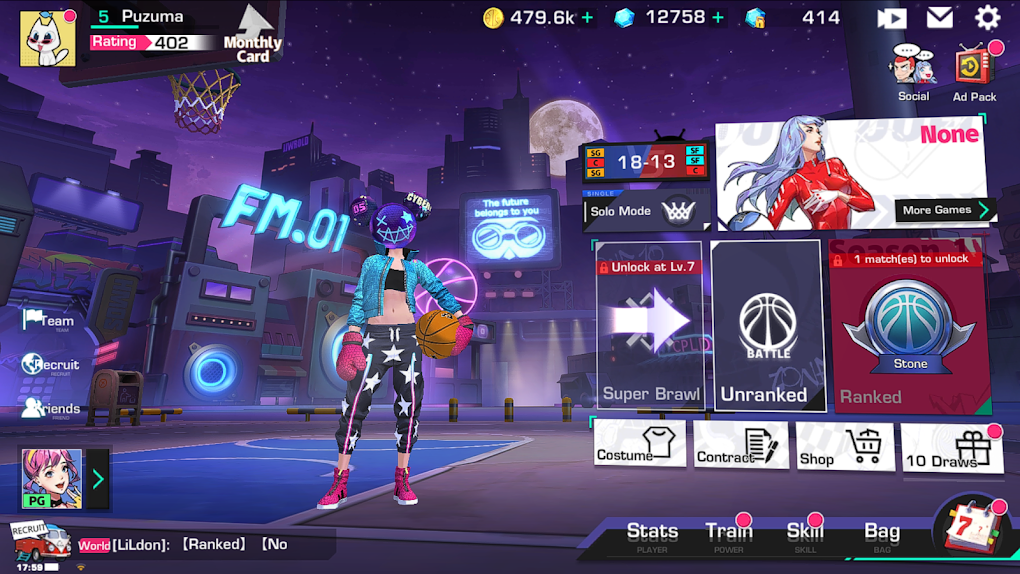1020x574 pixels.
Task: Open the Costume menu
Action: pos(640,444)
